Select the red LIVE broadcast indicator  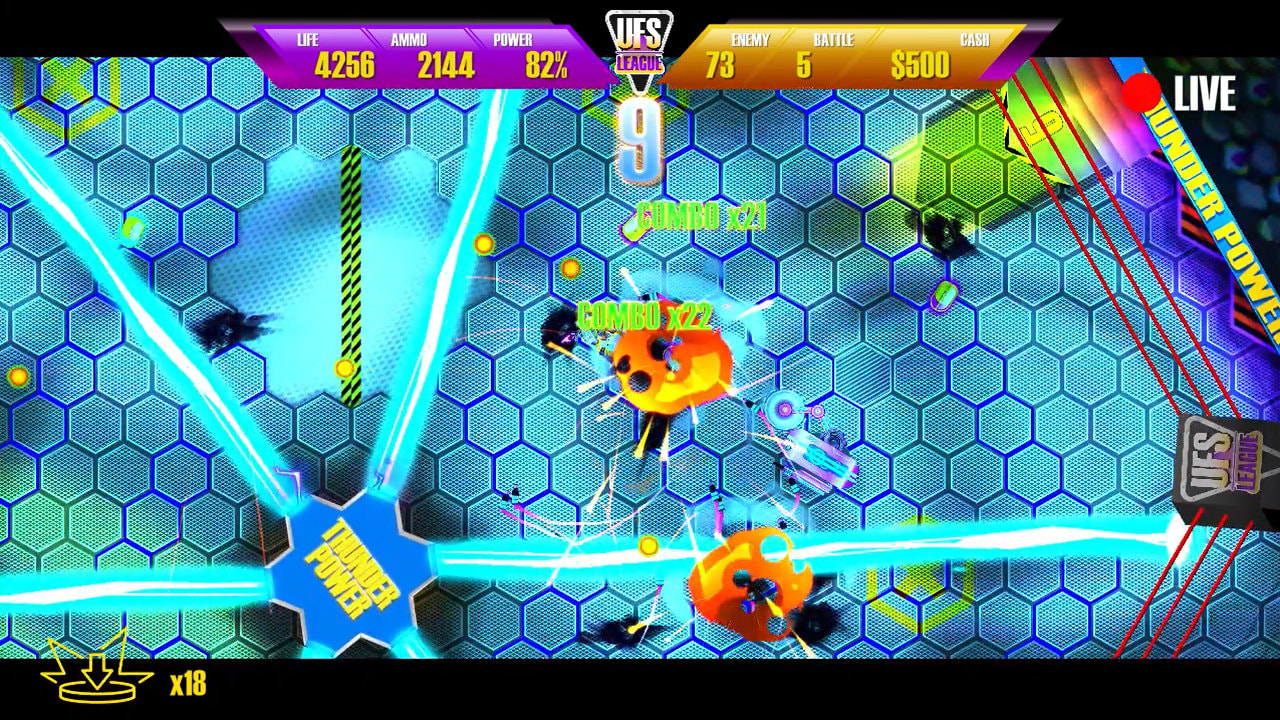click(1139, 92)
